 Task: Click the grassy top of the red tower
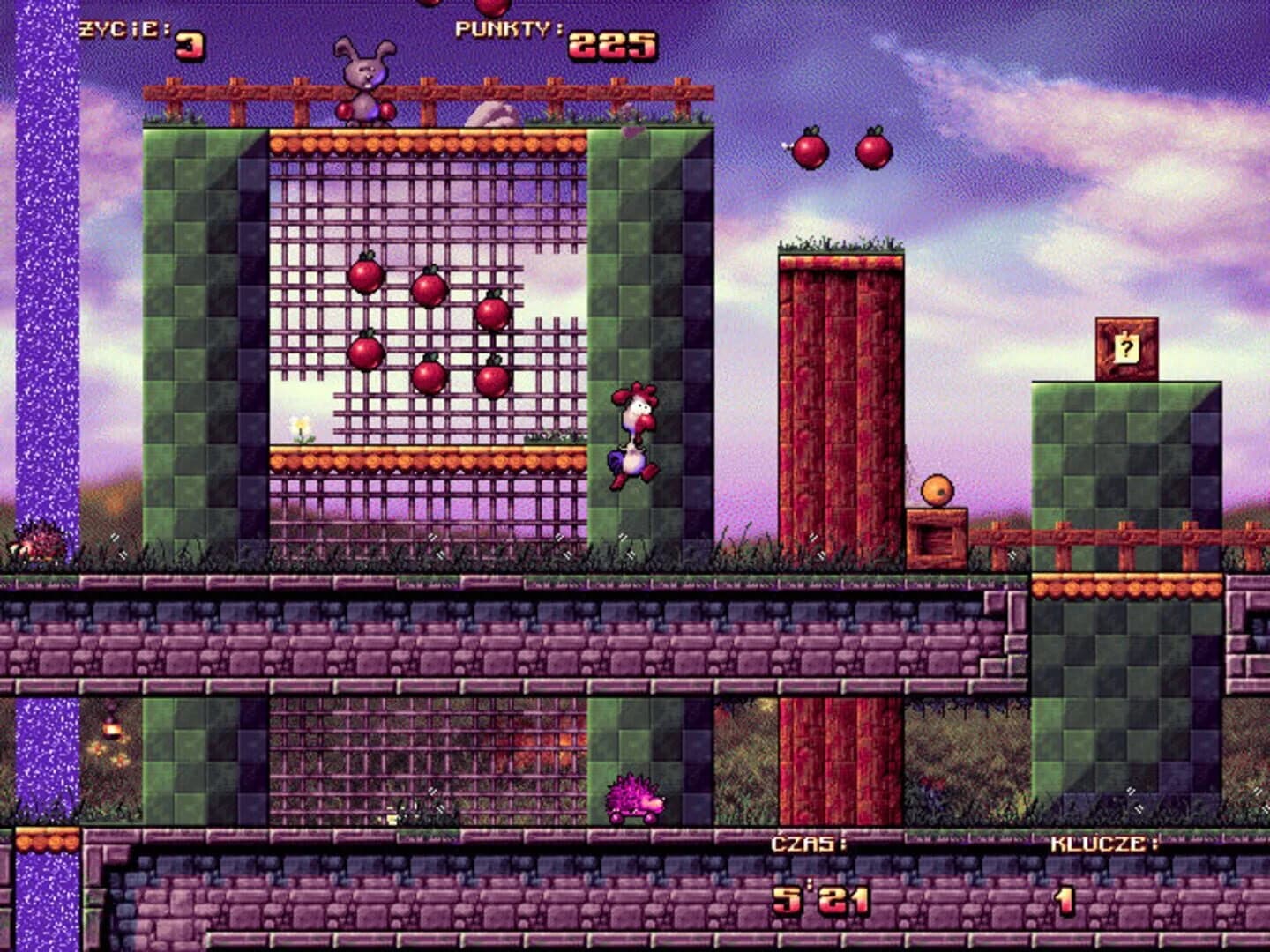[x=838, y=249]
